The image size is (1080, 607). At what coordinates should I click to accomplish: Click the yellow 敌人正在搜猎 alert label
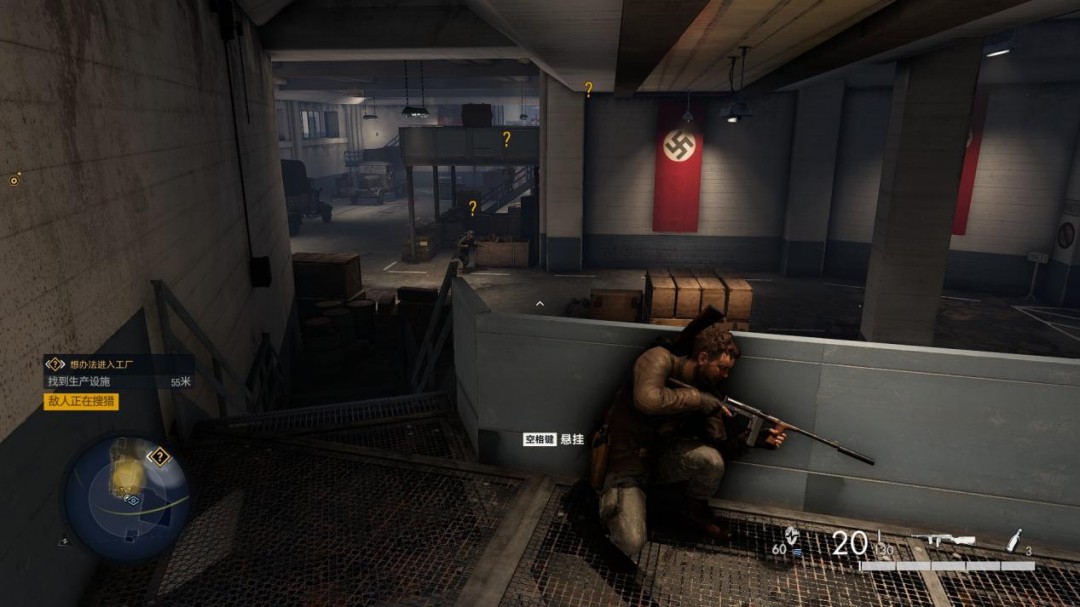[x=81, y=401]
